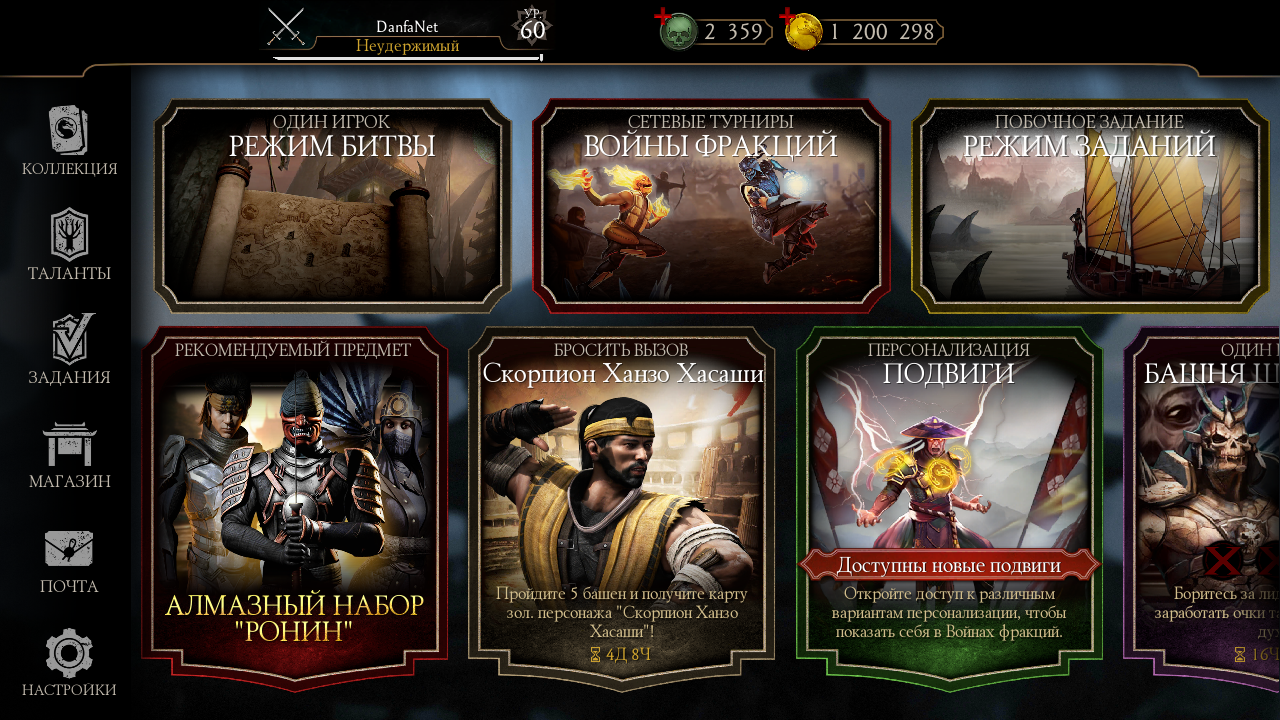Image resolution: width=1280 pixels, height=720 pixels.
Task: Go to the Задания quests menu
Action: [69, 349]
